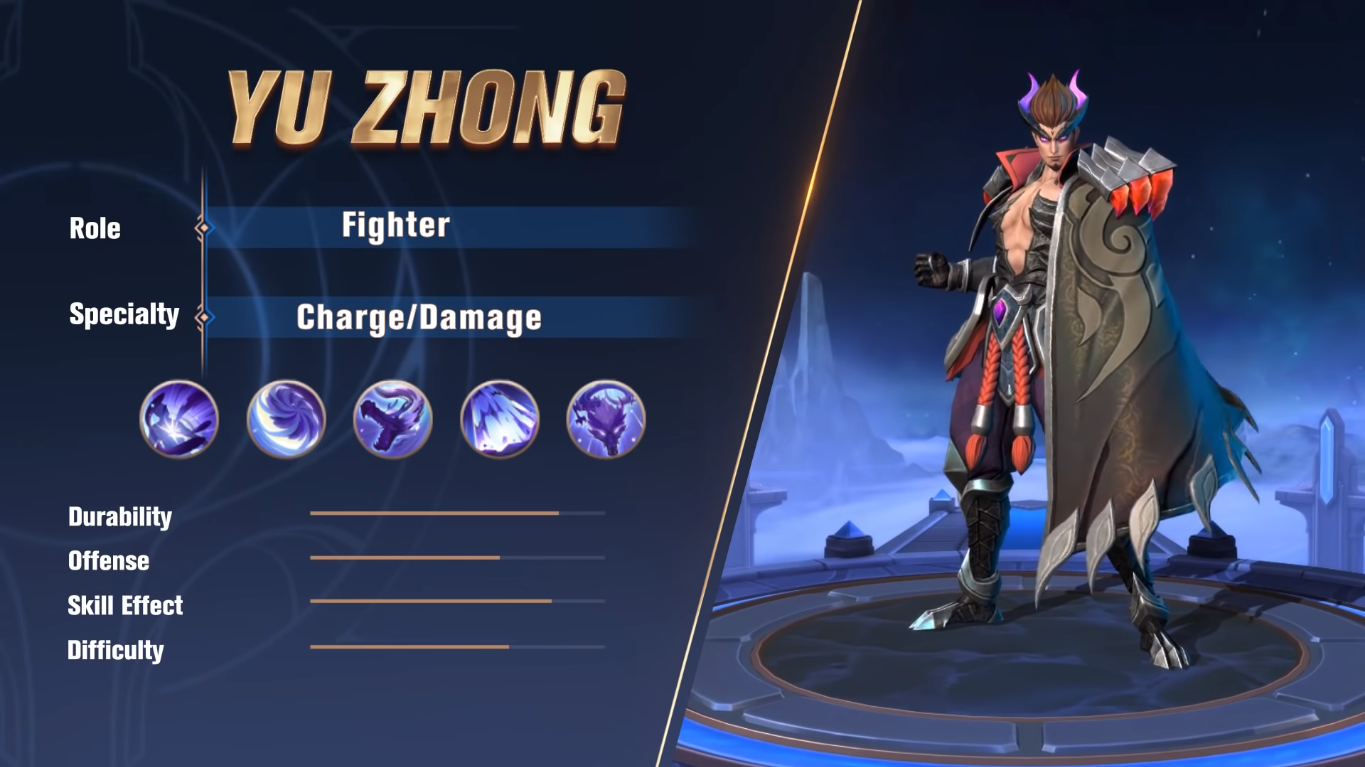Click the Specialty label
The height and width of the screenshot is (767, 1365).
pyautogui.click(x=124, y=314)
